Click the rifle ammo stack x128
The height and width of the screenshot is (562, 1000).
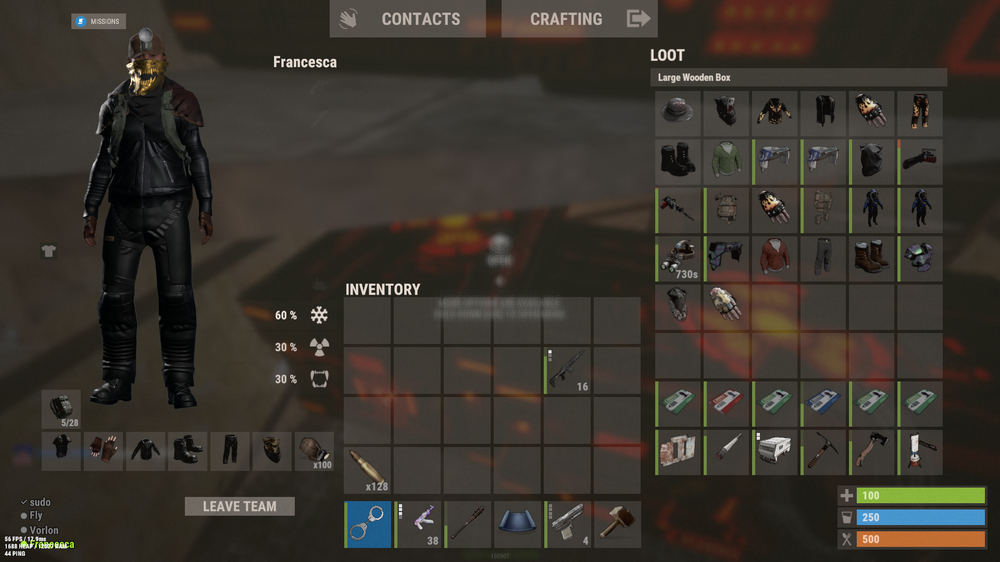[367, 470]
